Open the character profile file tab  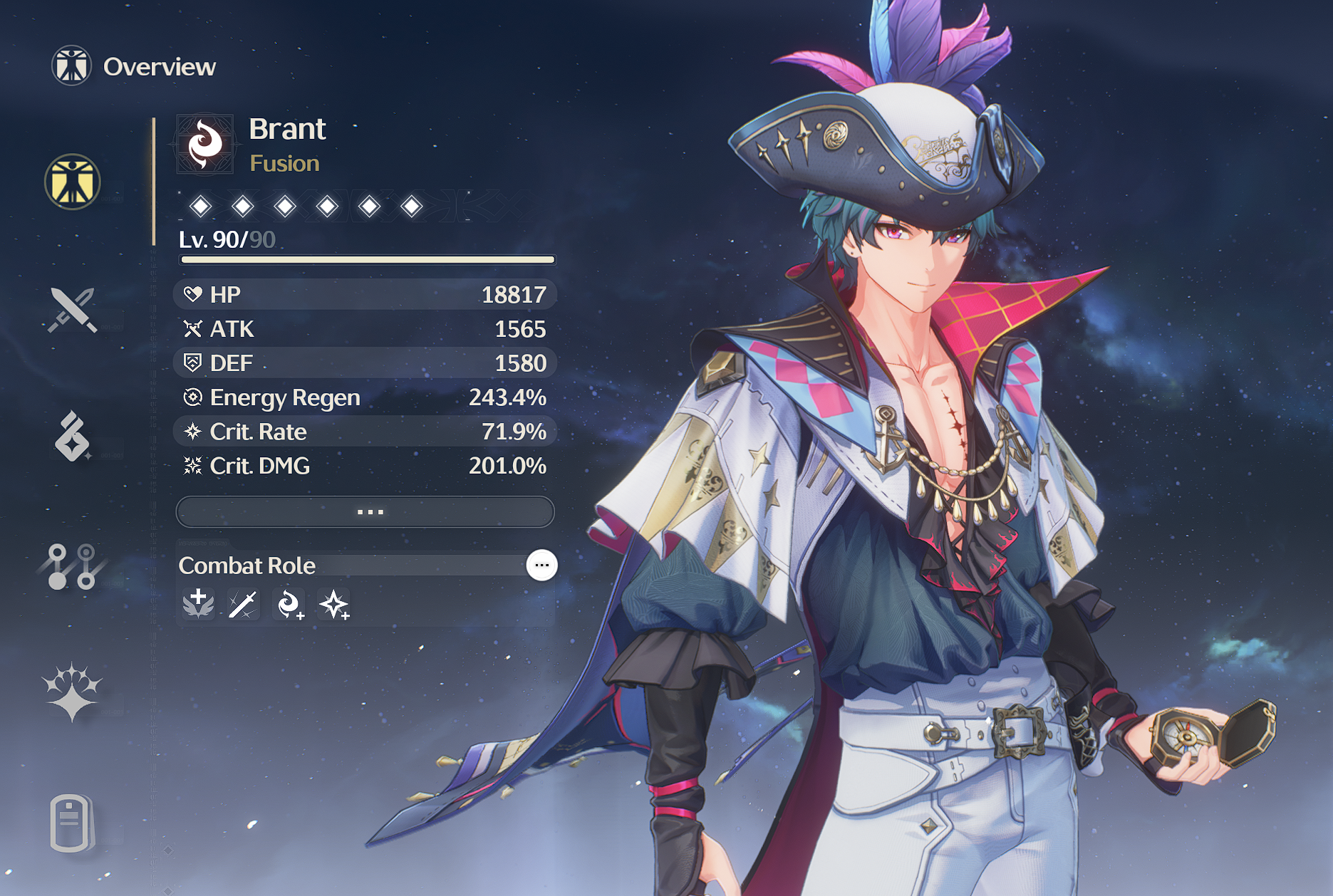coord(73,823)
